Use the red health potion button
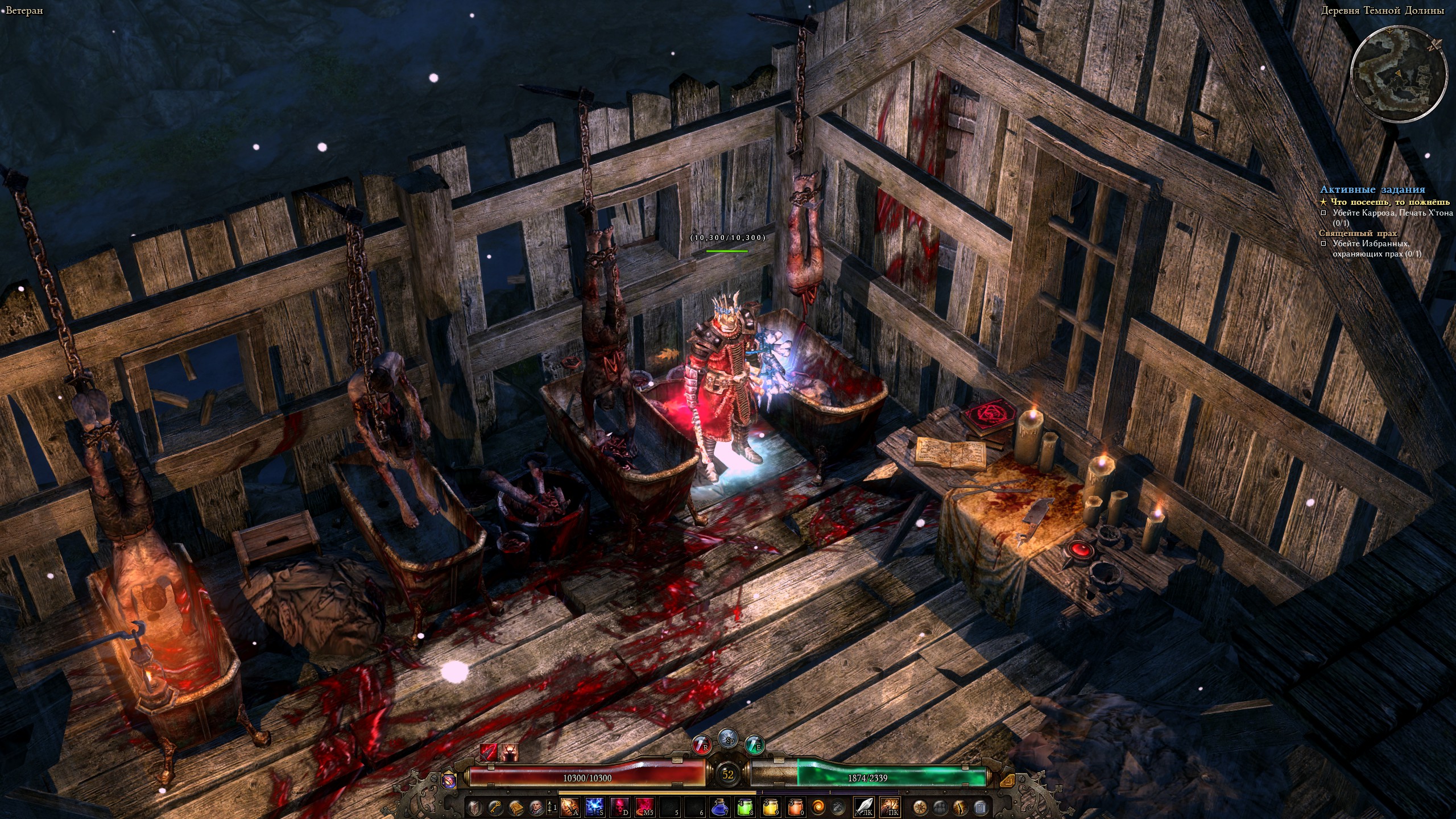 pos(701,745)
